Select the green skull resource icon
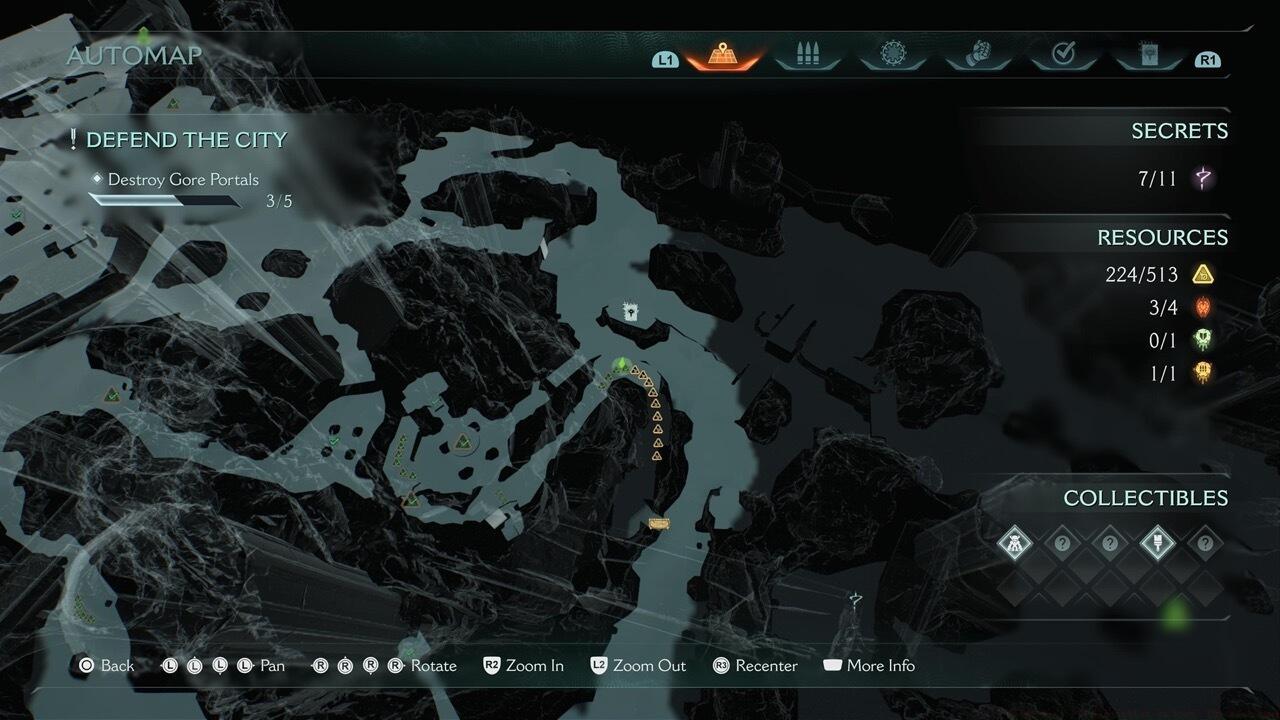This screenshot has height=720, width=1280. tap(1203, 341)
